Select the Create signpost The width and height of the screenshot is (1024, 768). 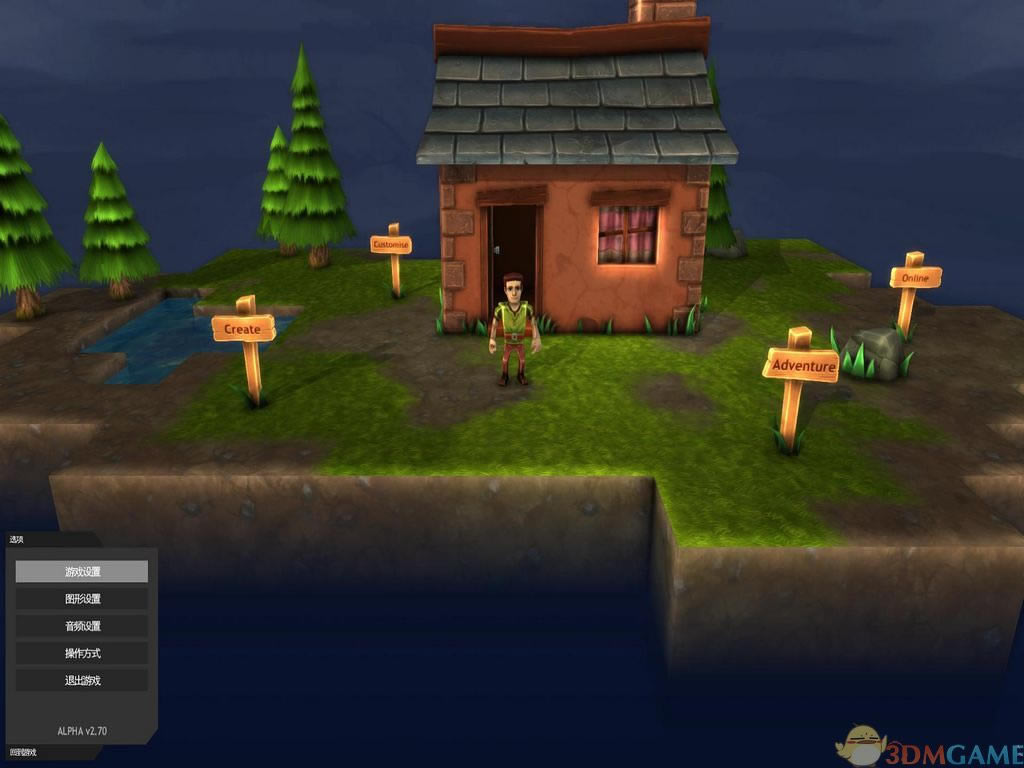(243, 329)
